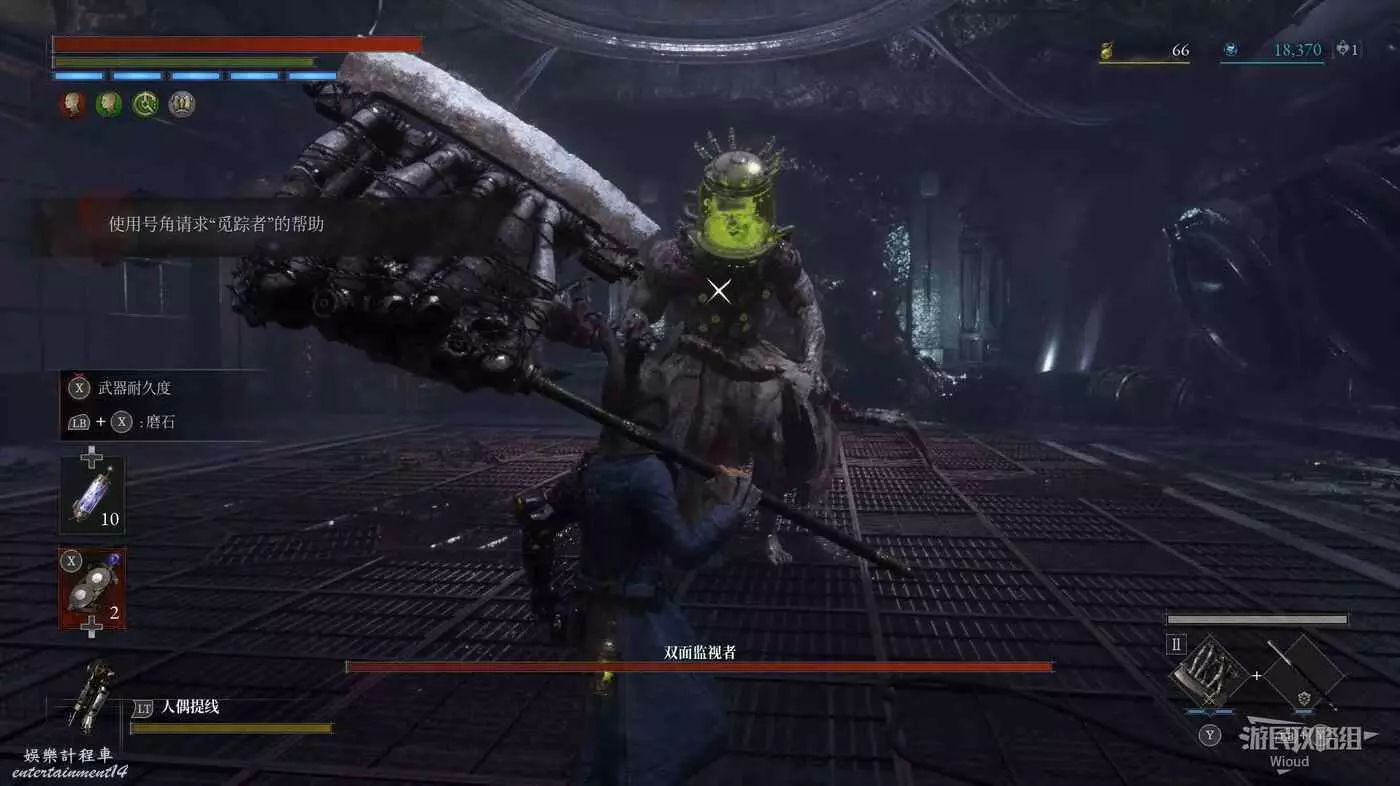The height and width of the screenshot is (786, 1400).
Task: Use the grindstone item slot
Action: coord(92,589)
